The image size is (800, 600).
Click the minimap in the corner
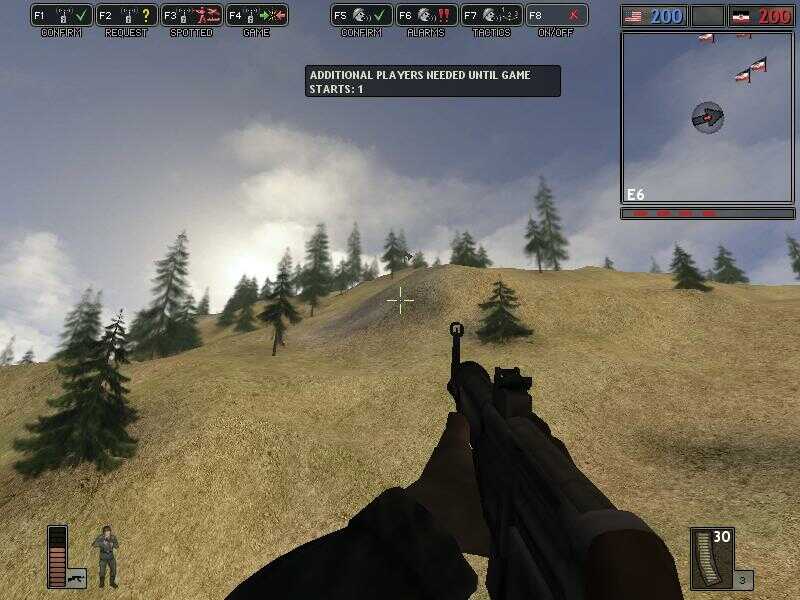point(707,117)
